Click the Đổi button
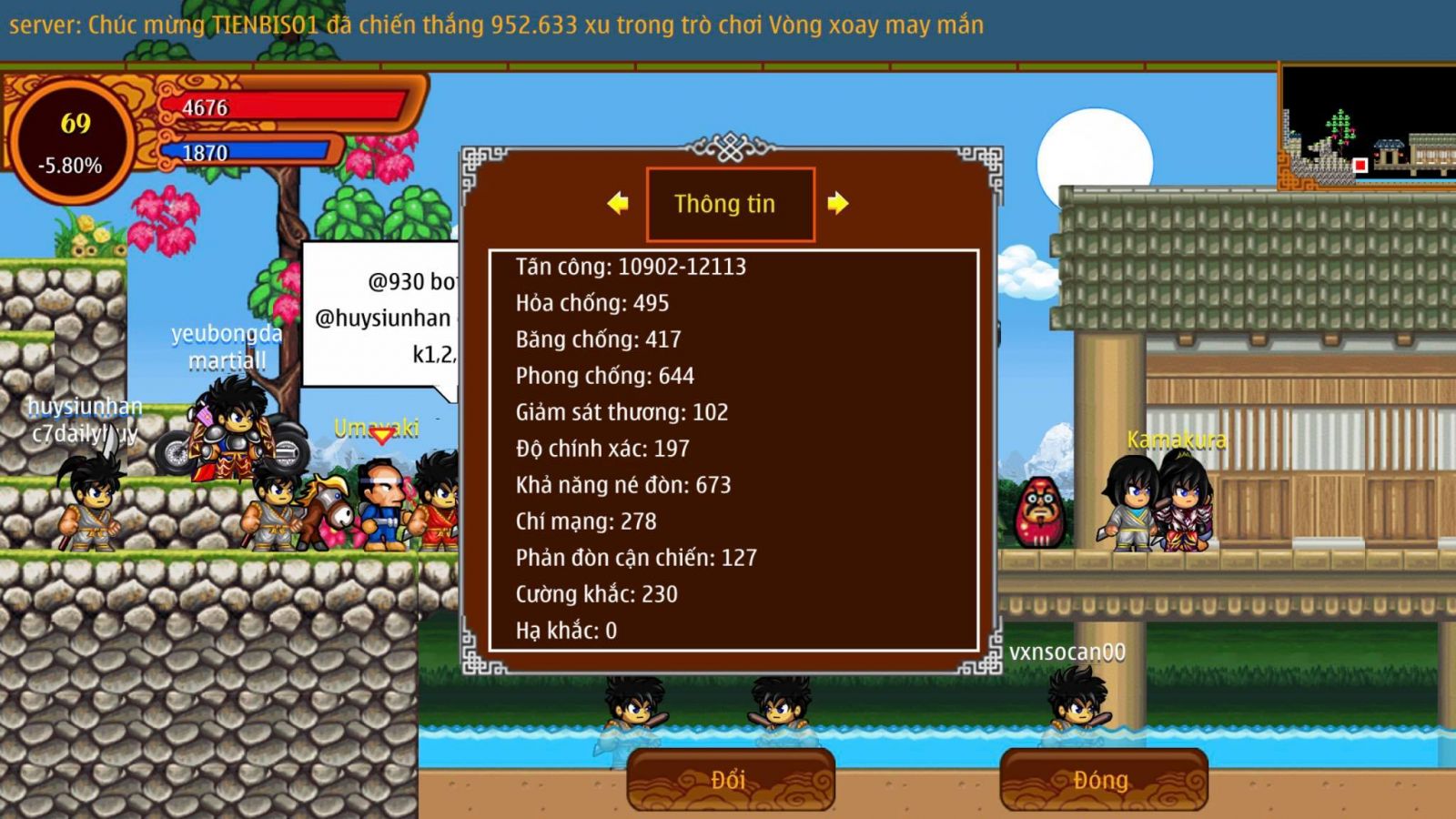1456x819 pixels. coord(730,780)
